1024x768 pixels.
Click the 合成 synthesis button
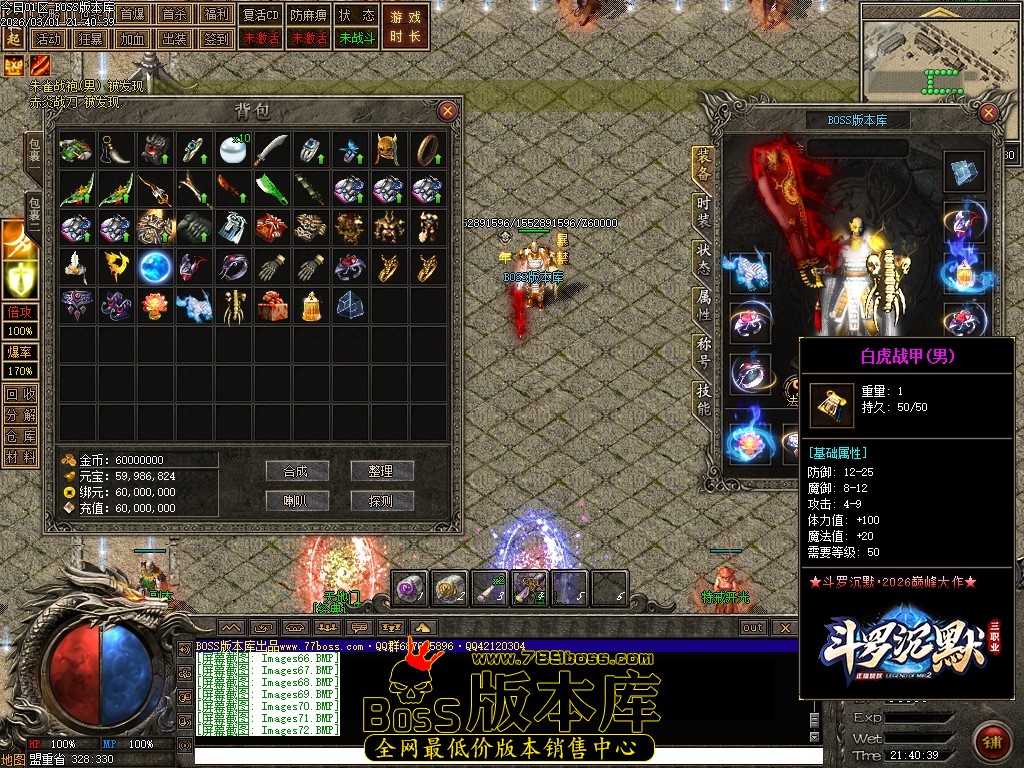tap(297, 471)
